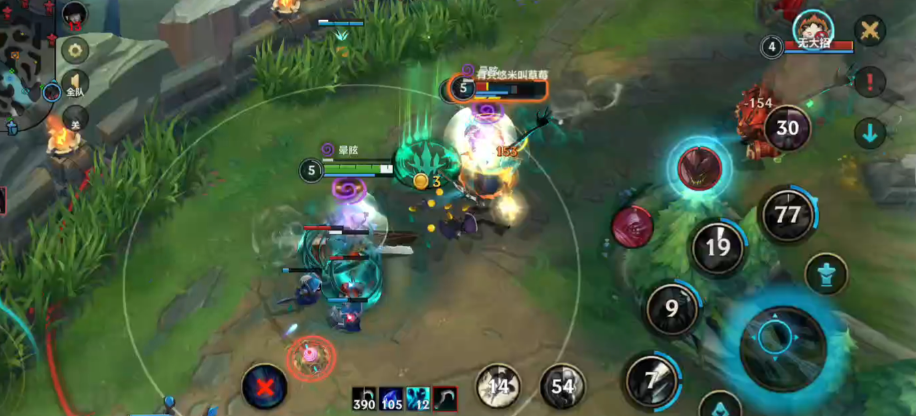Tap the red X cancel button
916x416 pixels.
pos(264,385)
